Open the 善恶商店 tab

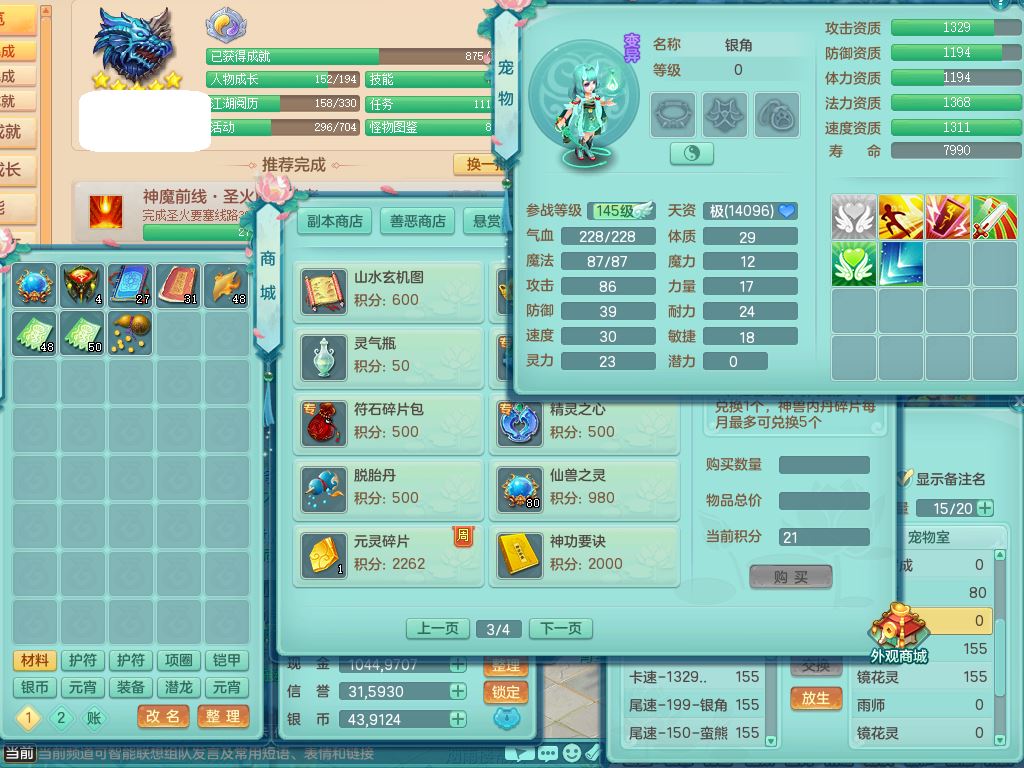tap(418, 221)
